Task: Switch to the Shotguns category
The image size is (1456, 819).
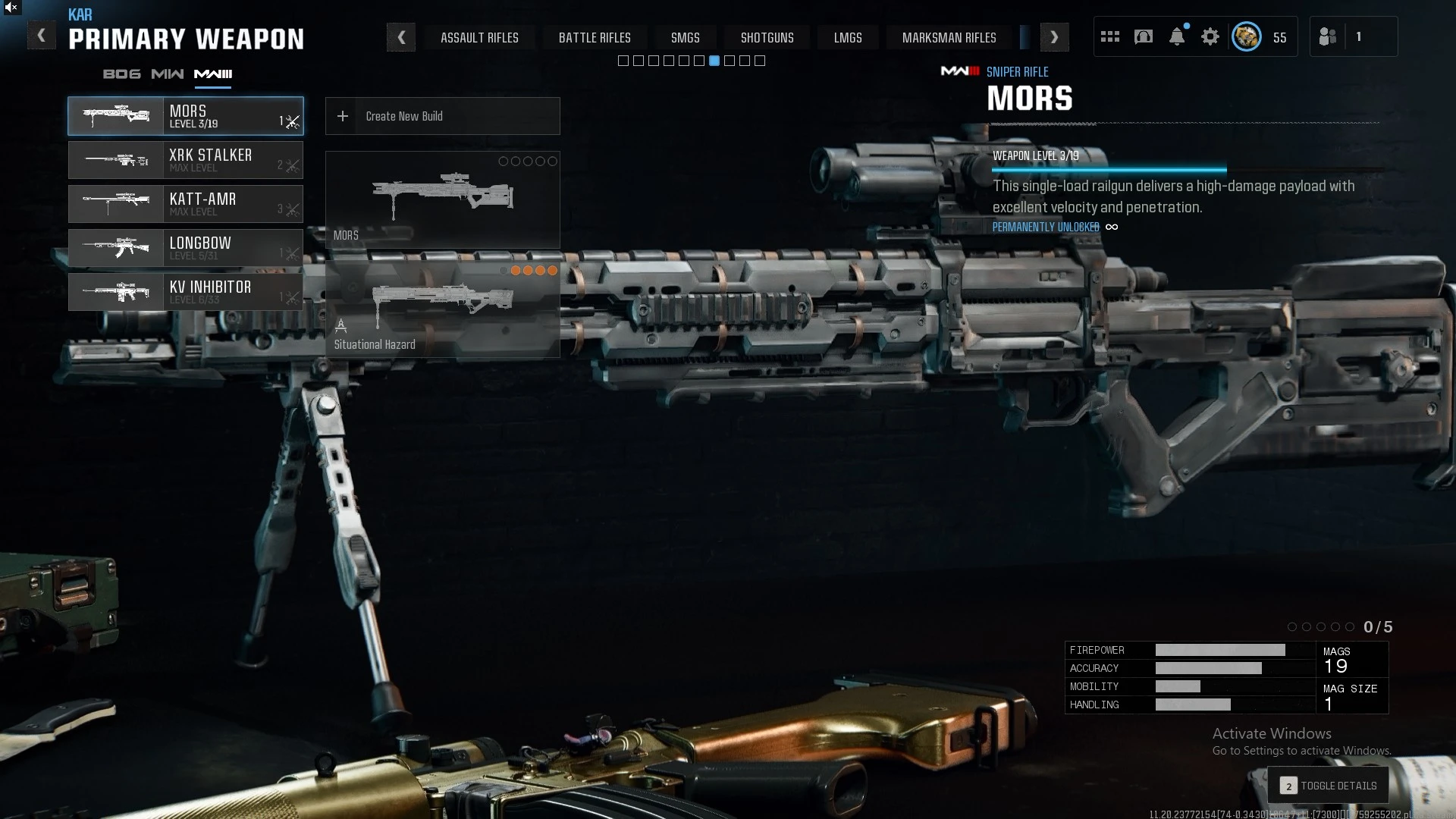Action: click(767, 37)
